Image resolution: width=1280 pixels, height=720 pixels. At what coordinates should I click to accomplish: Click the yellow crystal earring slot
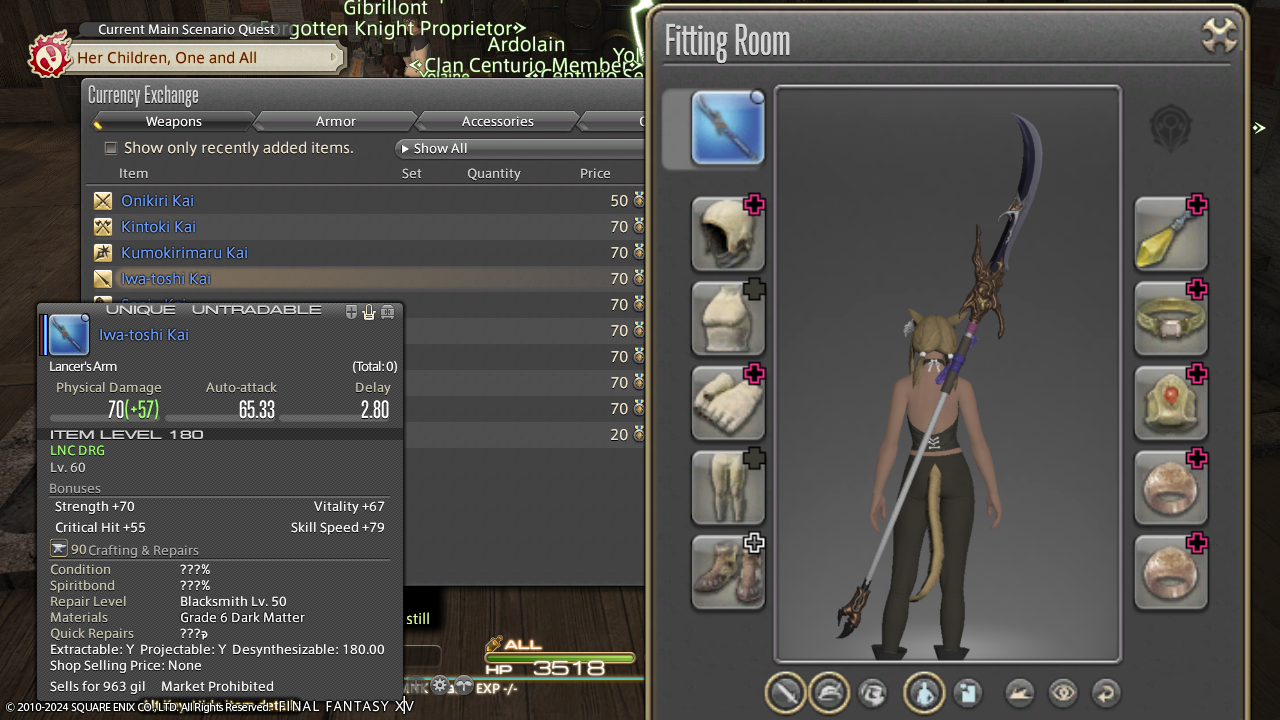point(1170,233)
